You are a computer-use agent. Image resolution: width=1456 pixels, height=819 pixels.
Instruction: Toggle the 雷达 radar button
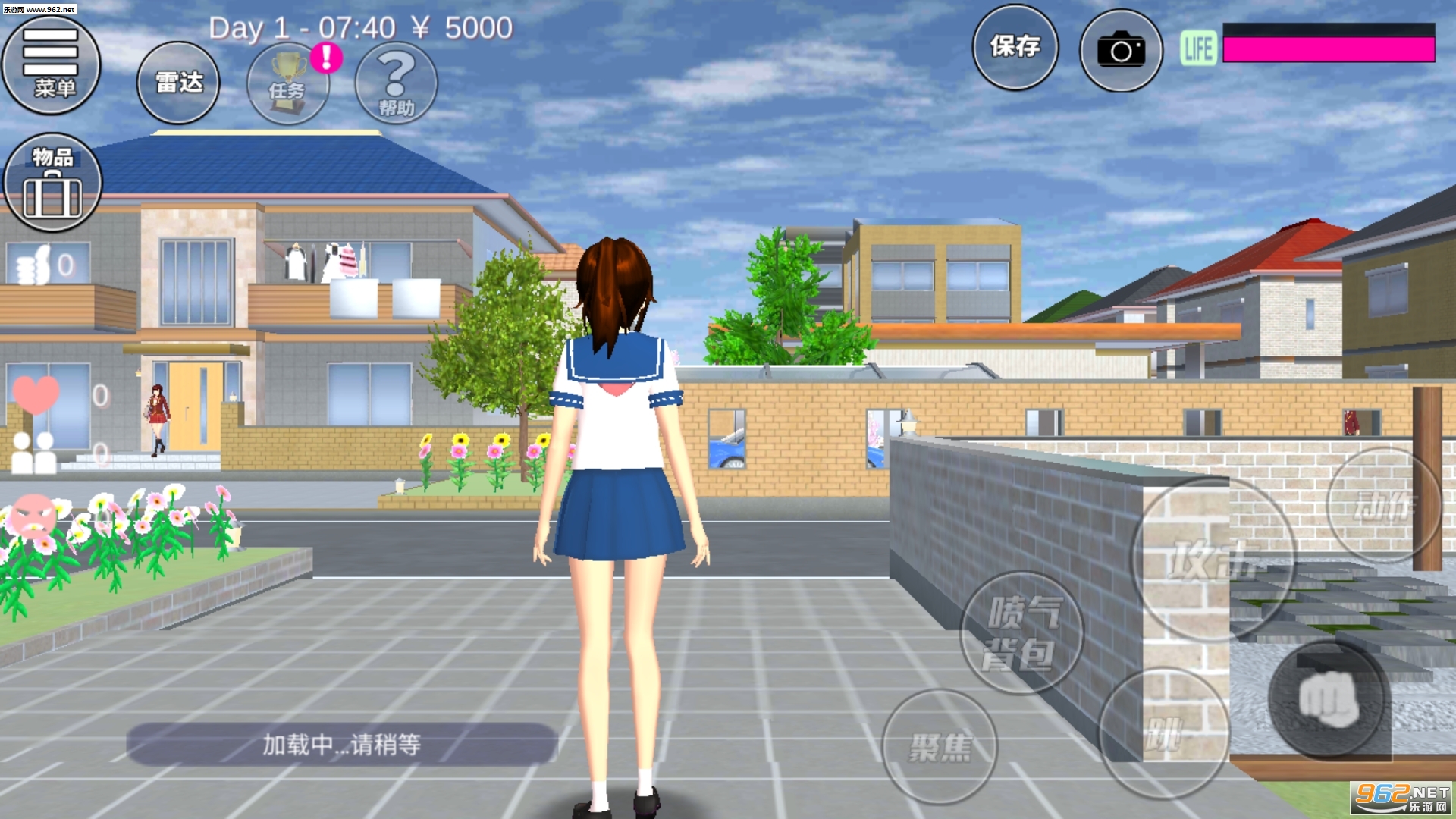[x=178, y=83]
